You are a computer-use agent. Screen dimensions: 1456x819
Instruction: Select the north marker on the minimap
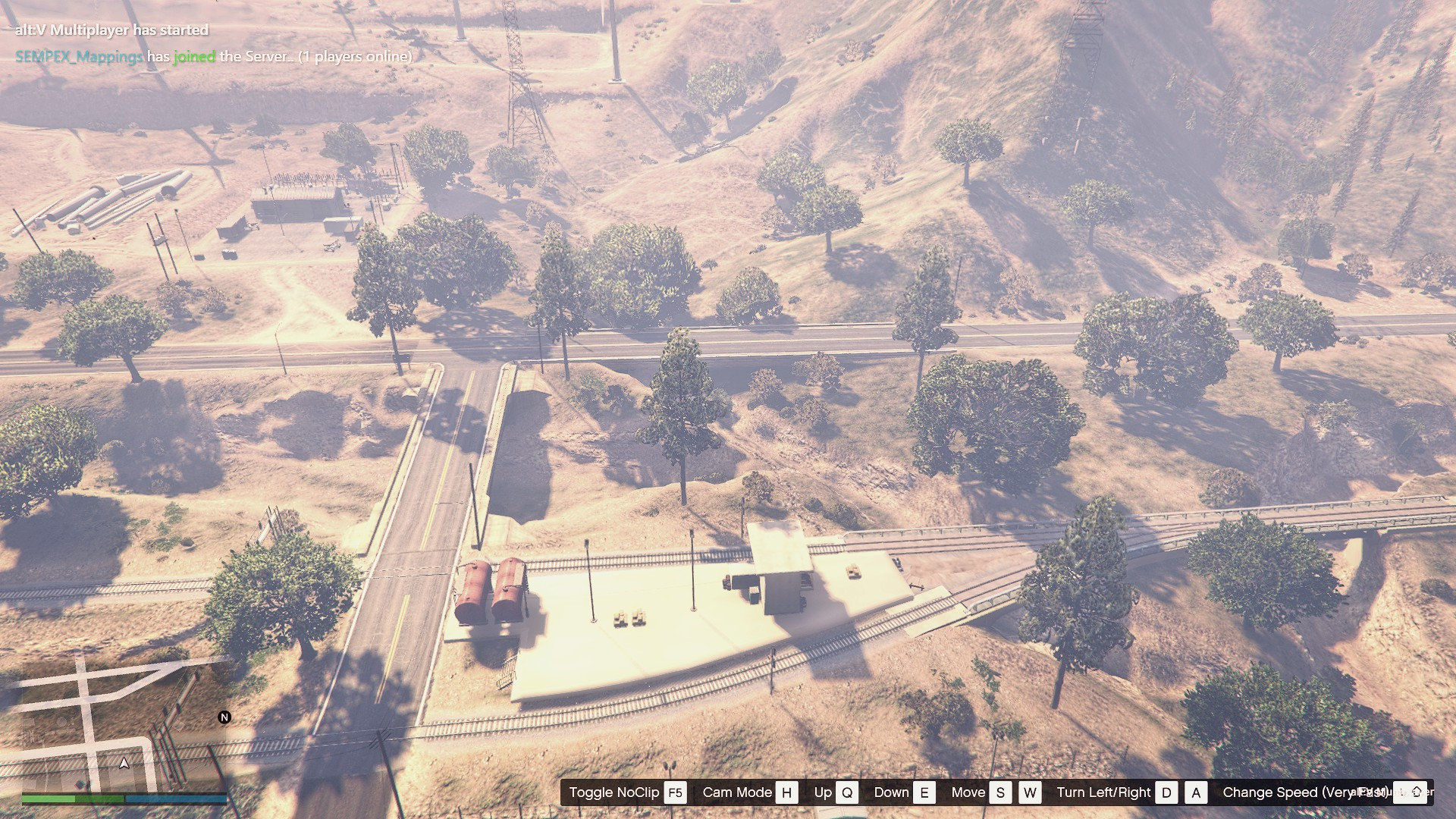pos(224,717)
